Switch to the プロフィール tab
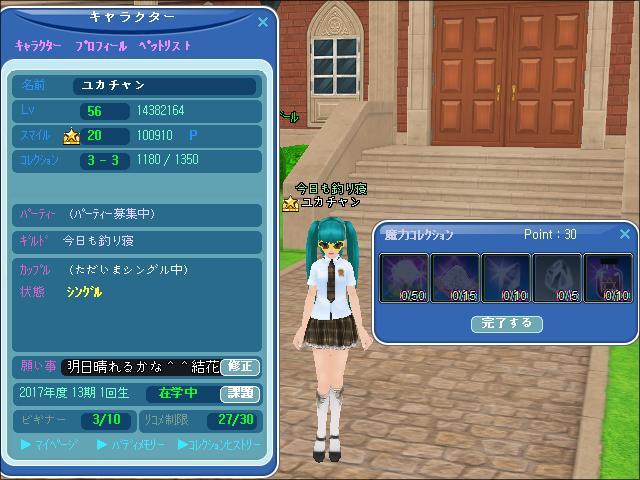Viewport: 640px width, 480px height. [x=100, y=46]
